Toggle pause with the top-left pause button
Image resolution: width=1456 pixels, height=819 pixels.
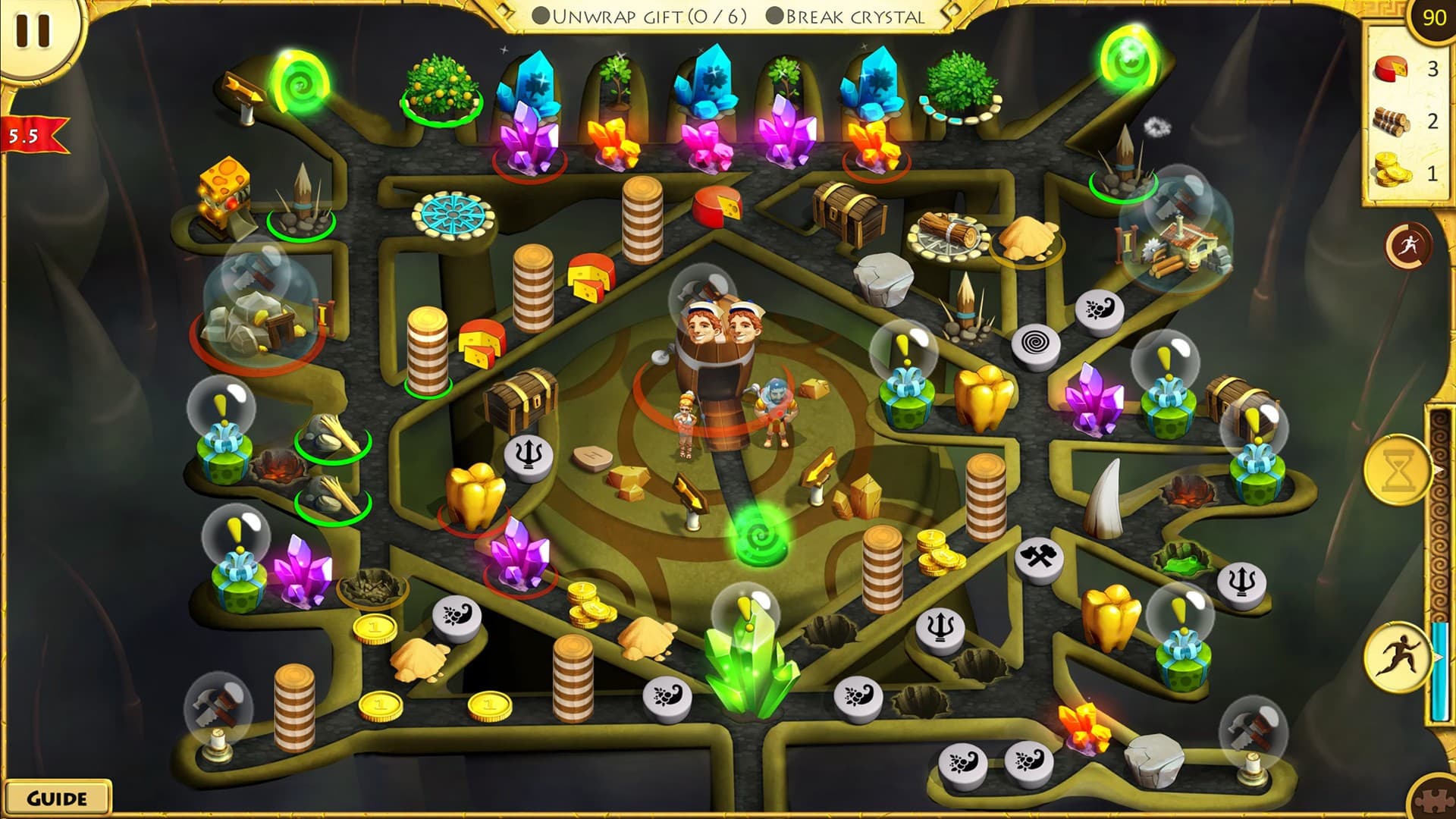coord(32,30)
